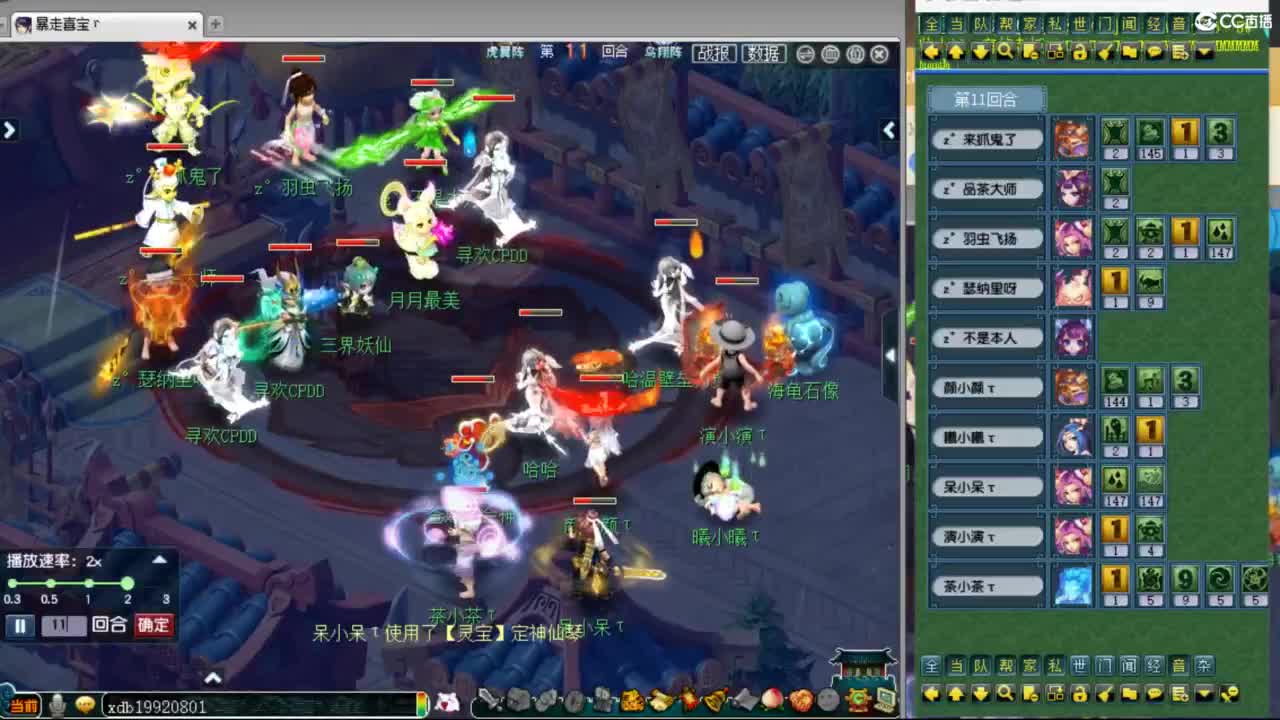This screenshot has width=1280, height=720.
Task: Set playback speed slider to 4x
Action: 166,584
